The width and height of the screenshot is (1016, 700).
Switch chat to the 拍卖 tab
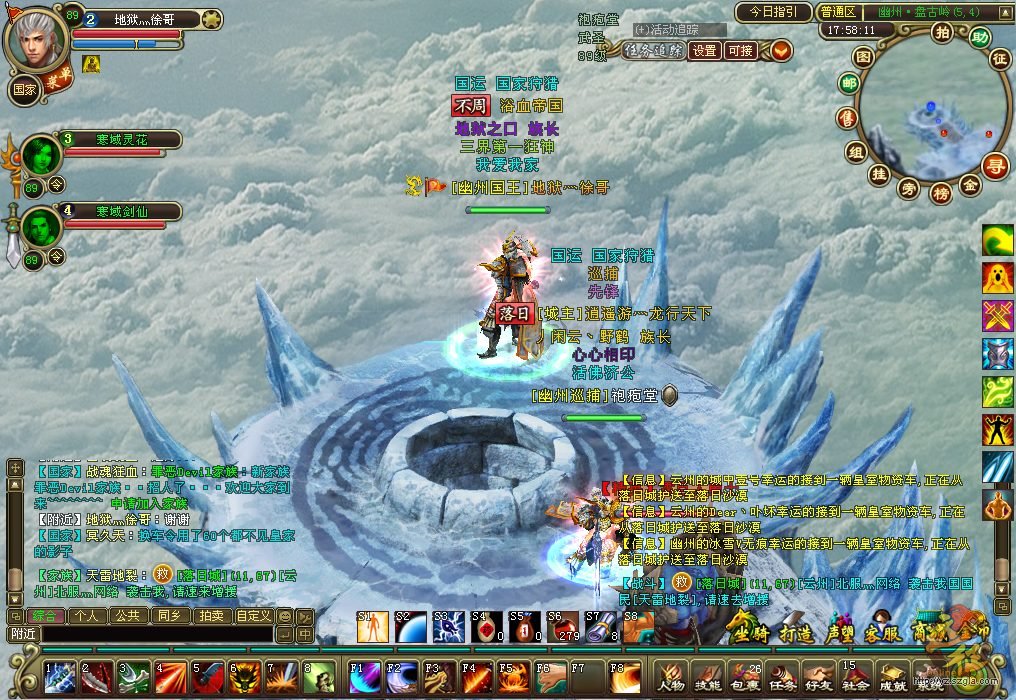[210, 616]
